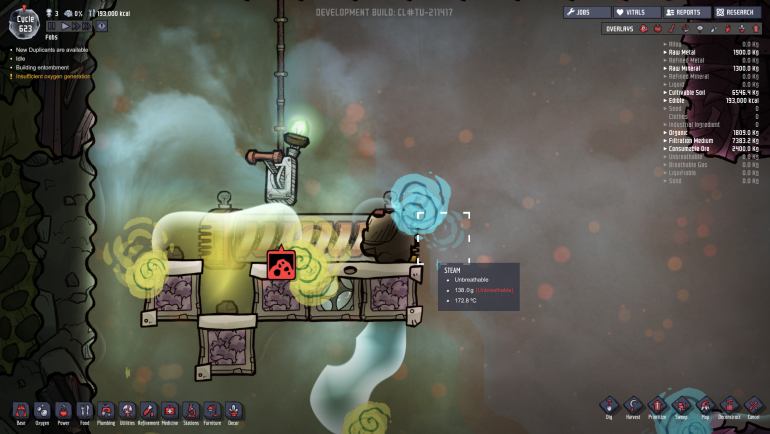
Task: Click the 'New Duplicants are available' notification
Action: [x=49, y=48]
